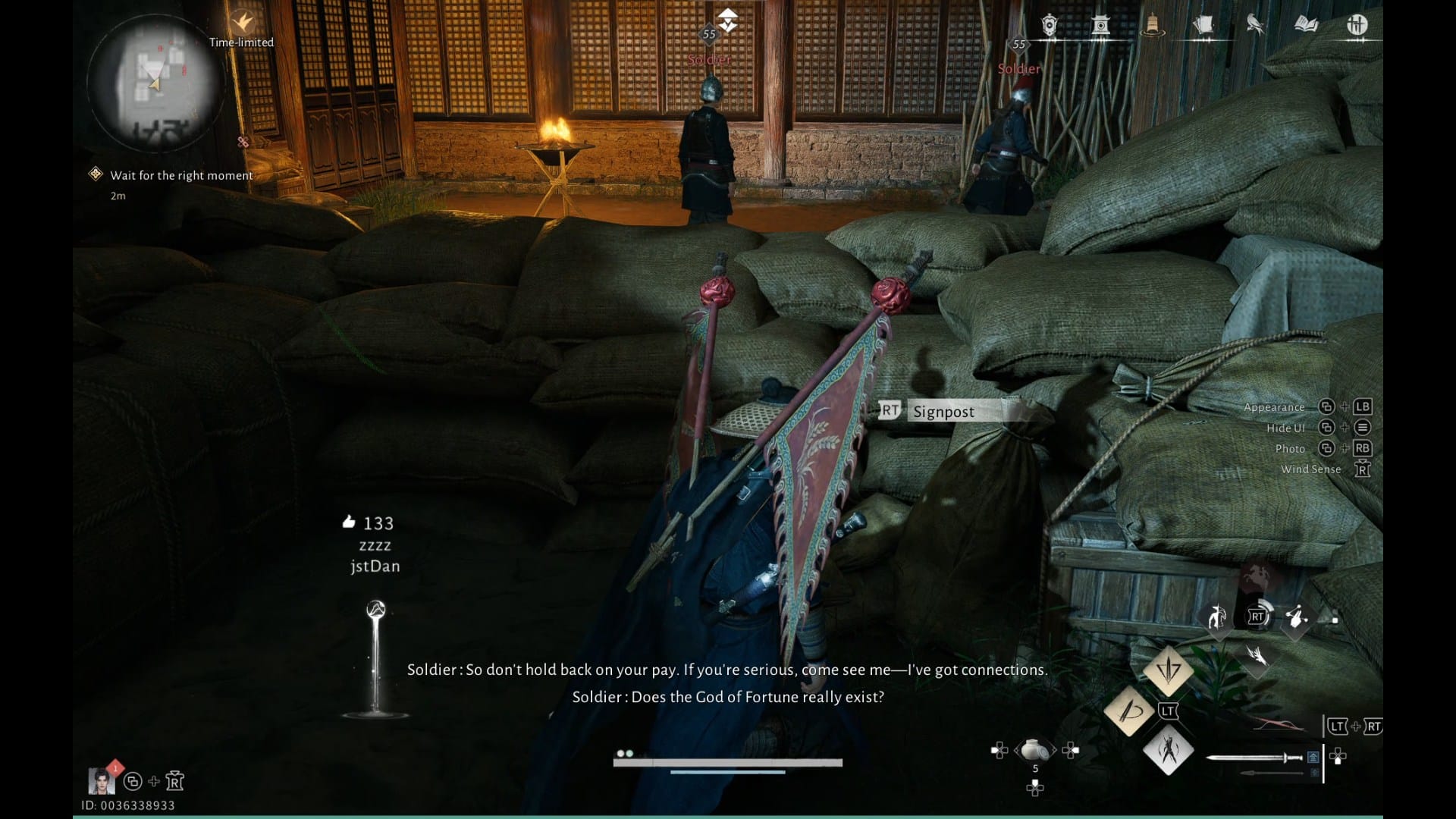Open the bird menu icon
Screen dimensions: 1456x819
click(x=1254, y=26)
